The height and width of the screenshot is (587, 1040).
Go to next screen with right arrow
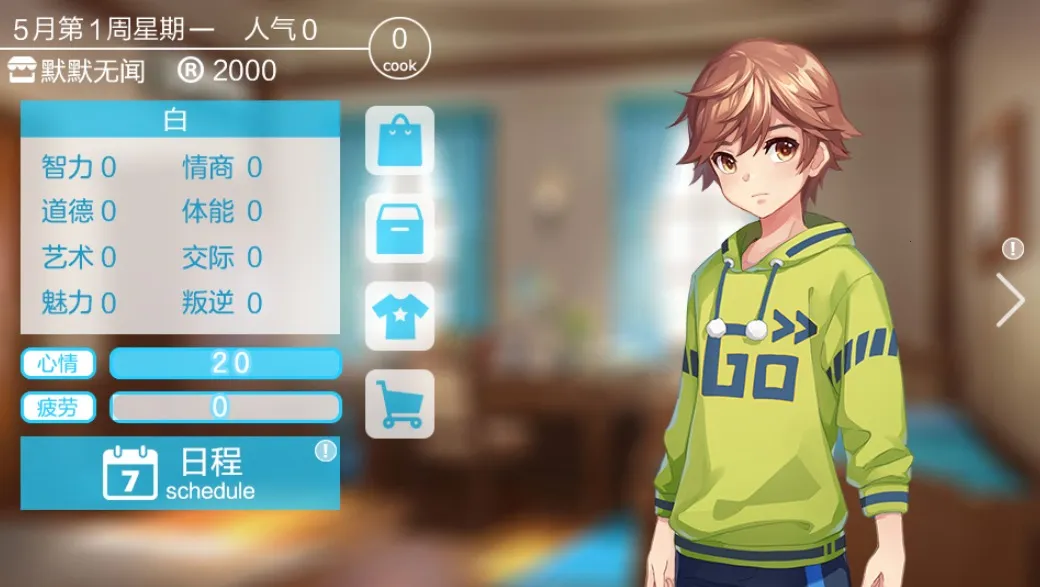point(1010,300)
